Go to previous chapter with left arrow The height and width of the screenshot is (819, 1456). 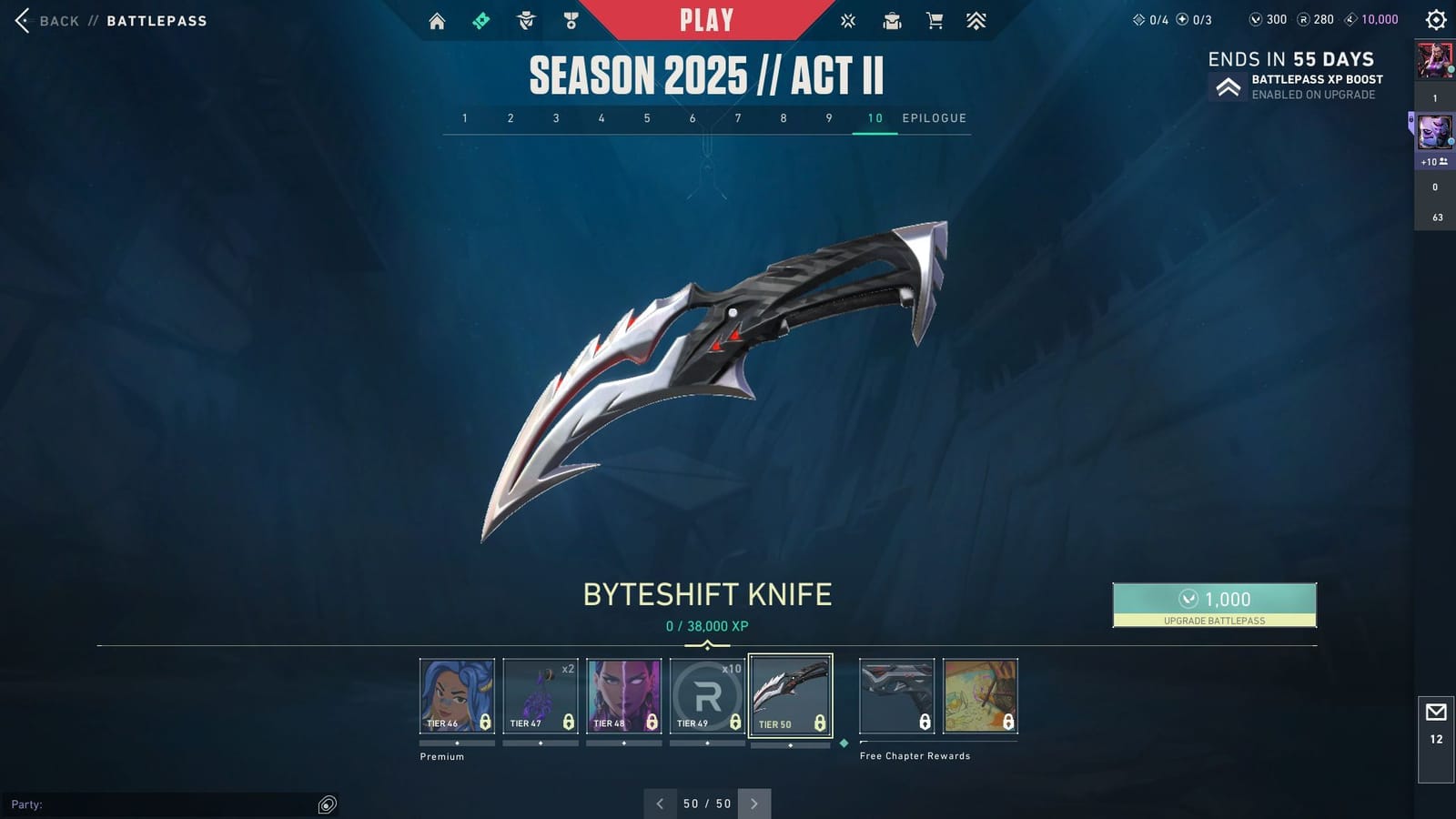point(660,804)
